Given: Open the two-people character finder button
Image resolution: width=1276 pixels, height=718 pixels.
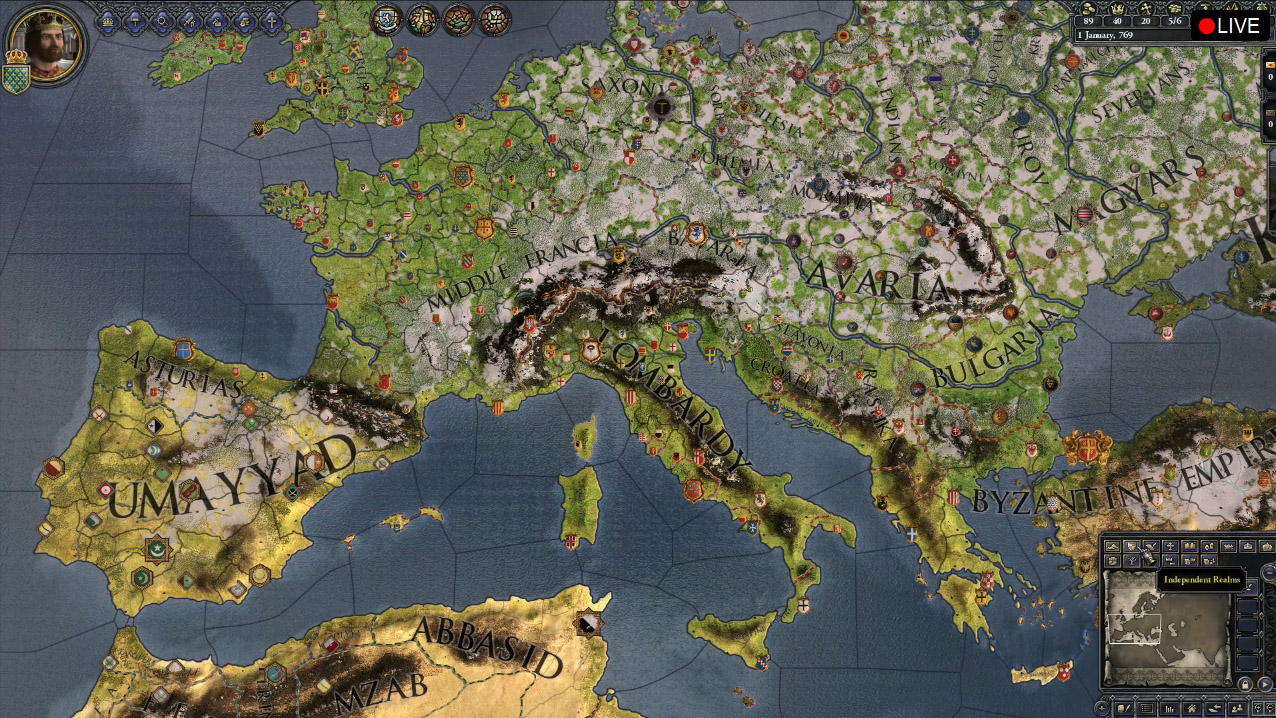Looking at the screenshot, I should point(1236,708).
